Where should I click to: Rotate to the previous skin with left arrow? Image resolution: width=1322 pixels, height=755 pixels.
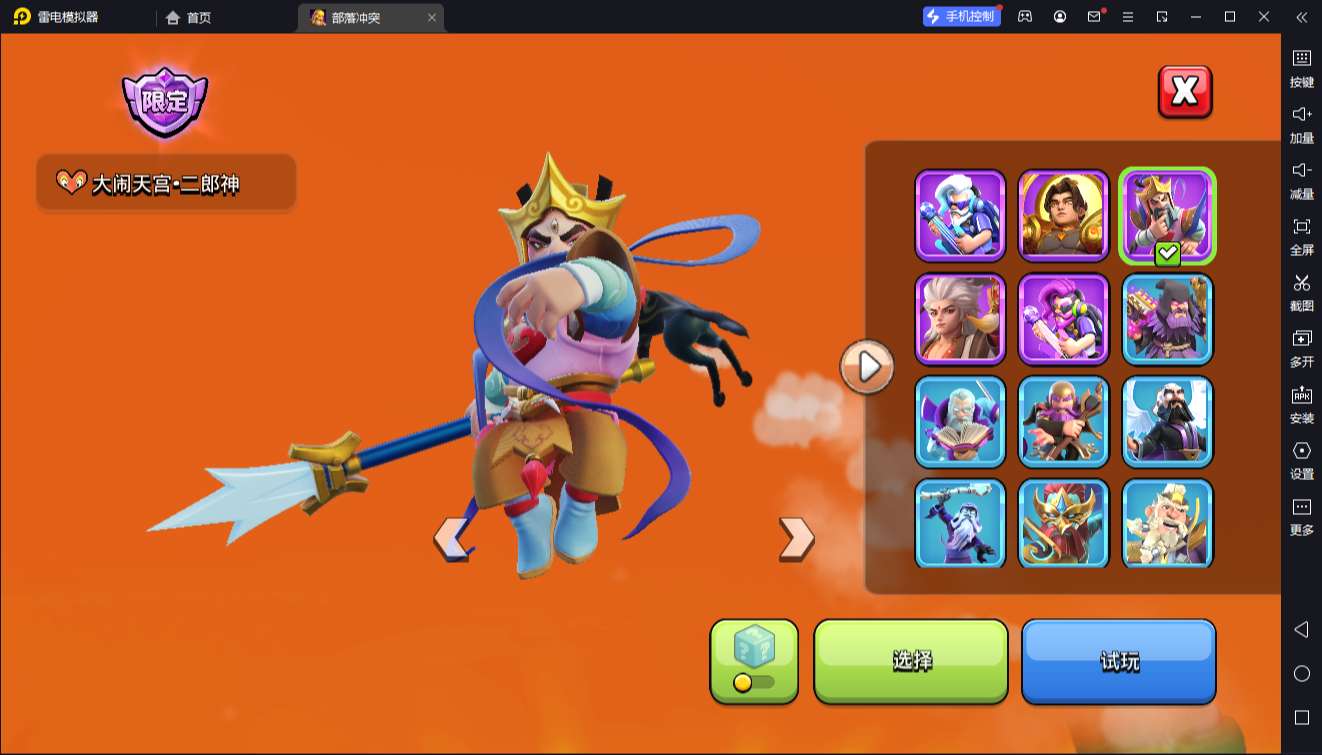click(x=451, y=539)
